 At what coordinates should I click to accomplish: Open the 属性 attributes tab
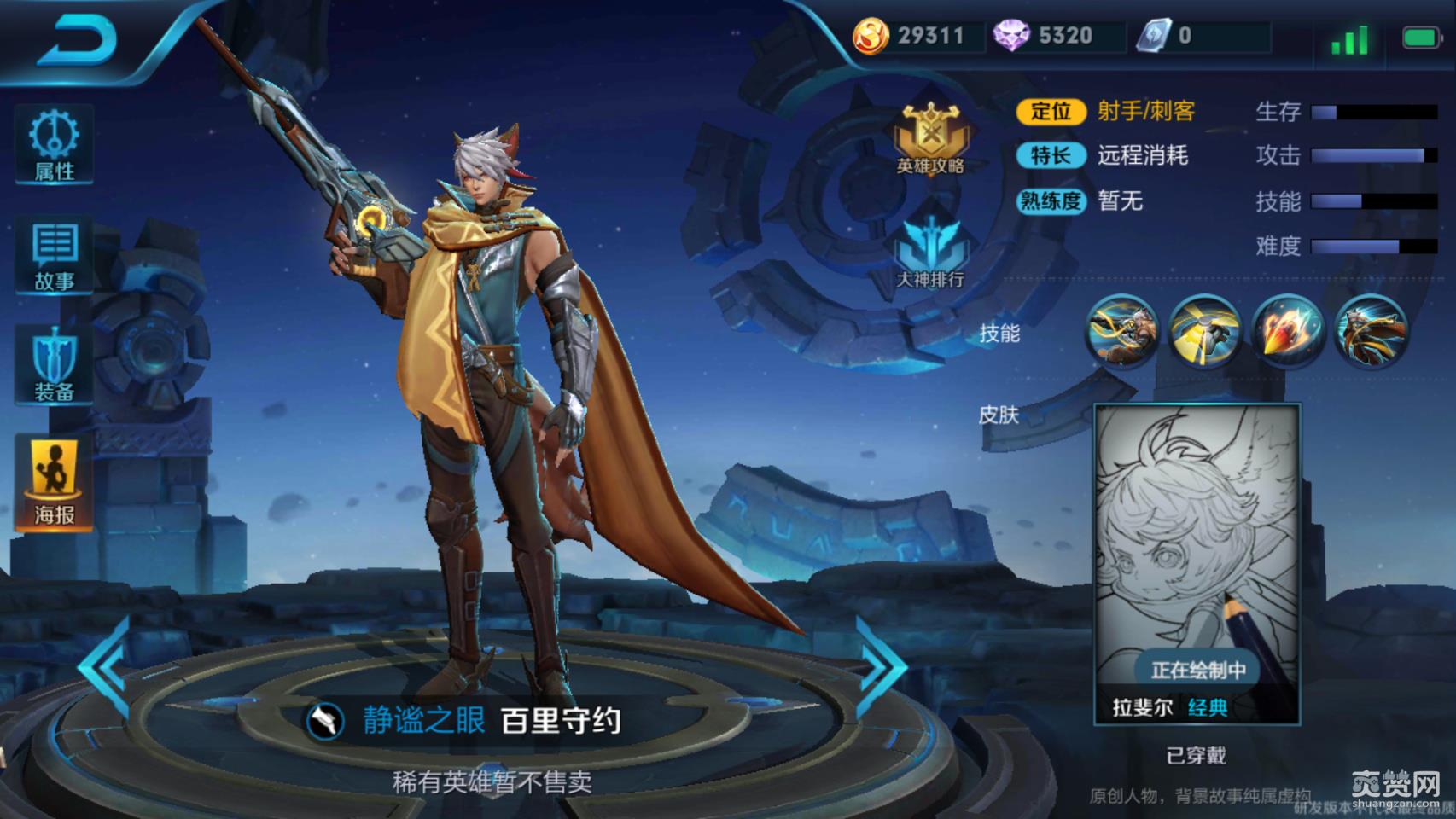pyautogui.click(x=54, y=144)
